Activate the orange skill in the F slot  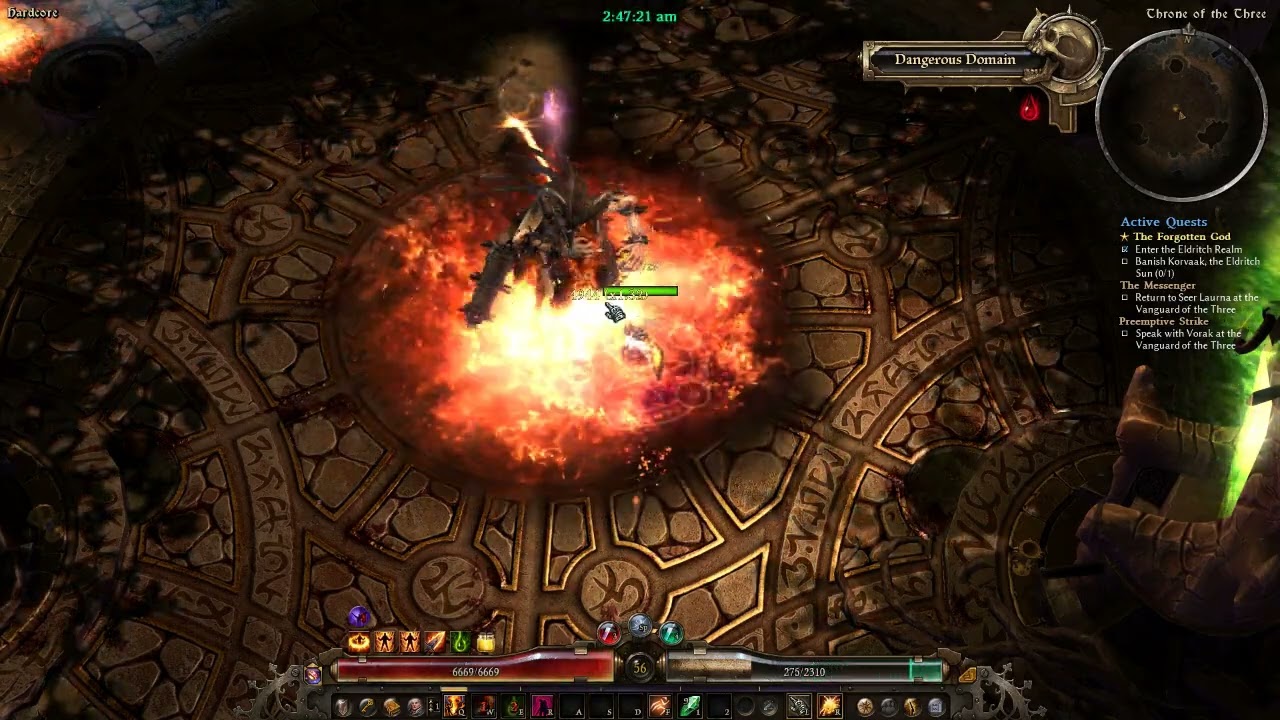click(x=659, y=707)
